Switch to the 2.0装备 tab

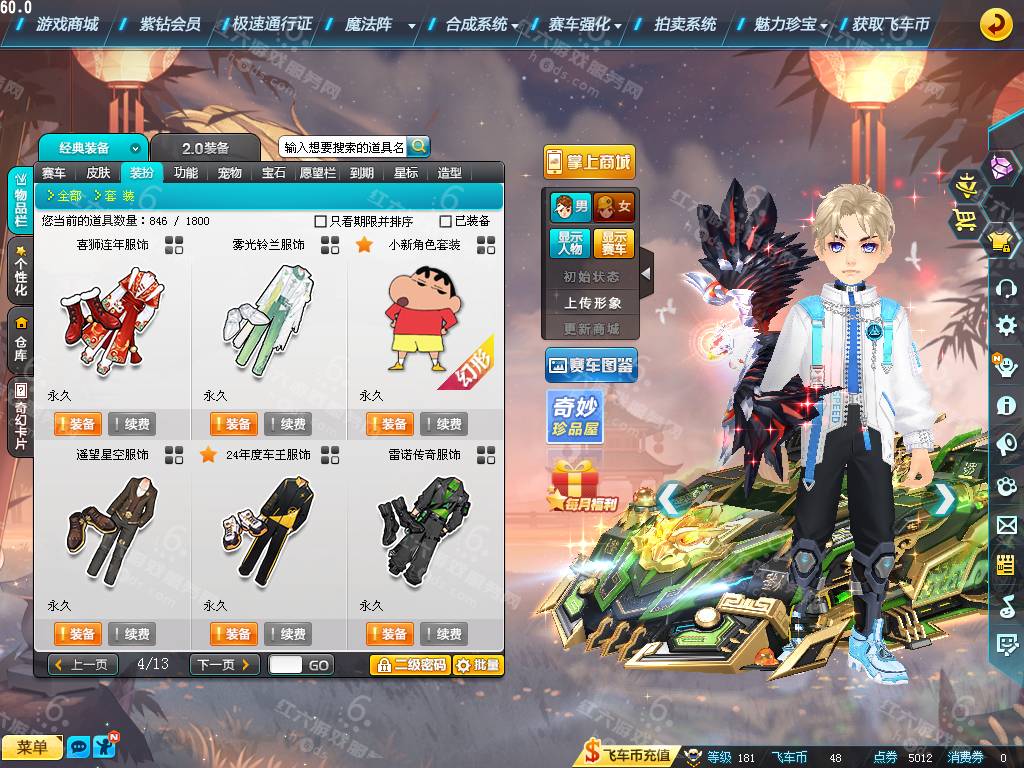205,148
